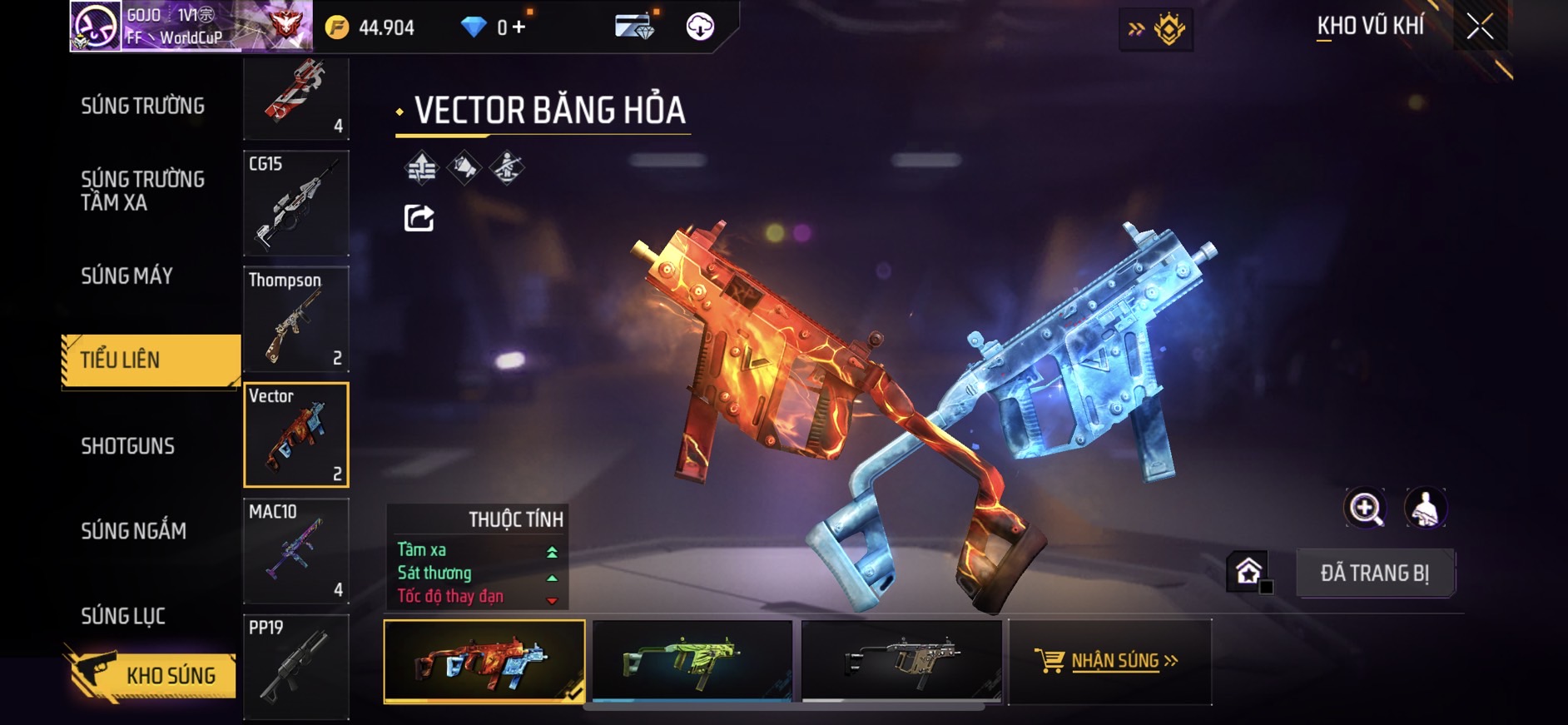The height and width of the screenshot is (725, 1568).
Task: Choose the default black Vector skin
Action: [x=901, y=661]
